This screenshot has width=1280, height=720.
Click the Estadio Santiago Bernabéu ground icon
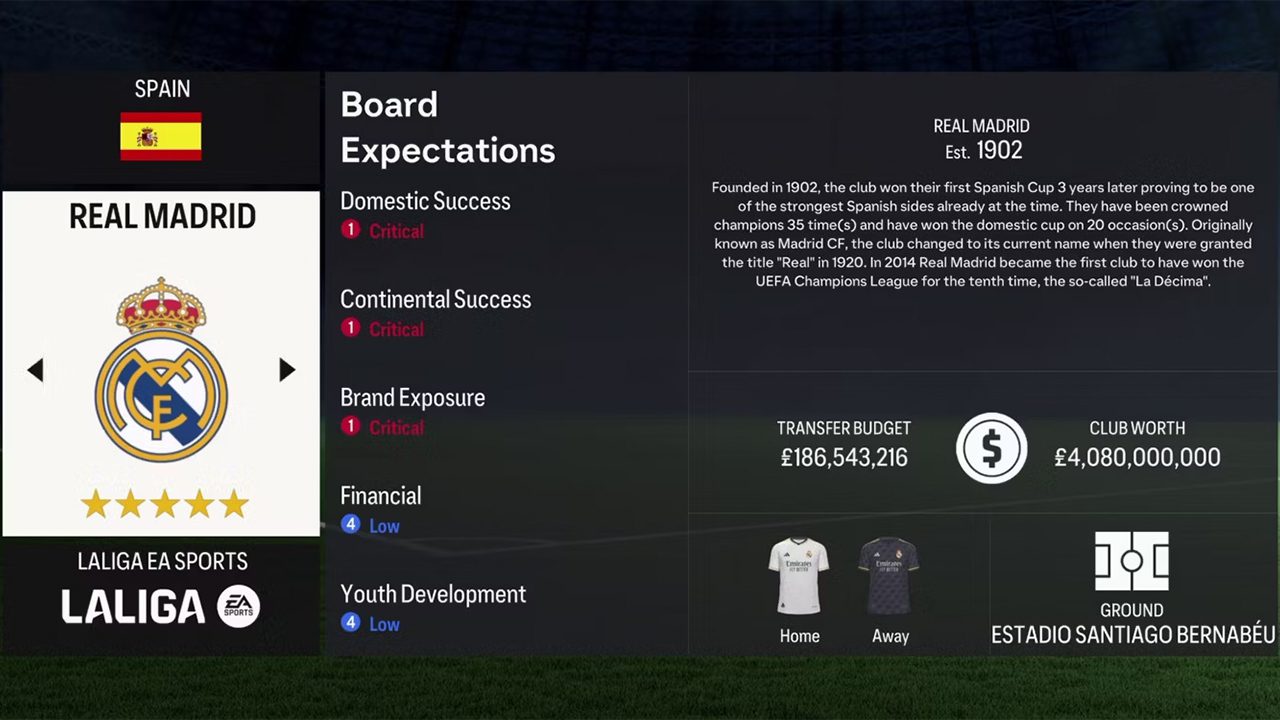[x=1131, y=561]
